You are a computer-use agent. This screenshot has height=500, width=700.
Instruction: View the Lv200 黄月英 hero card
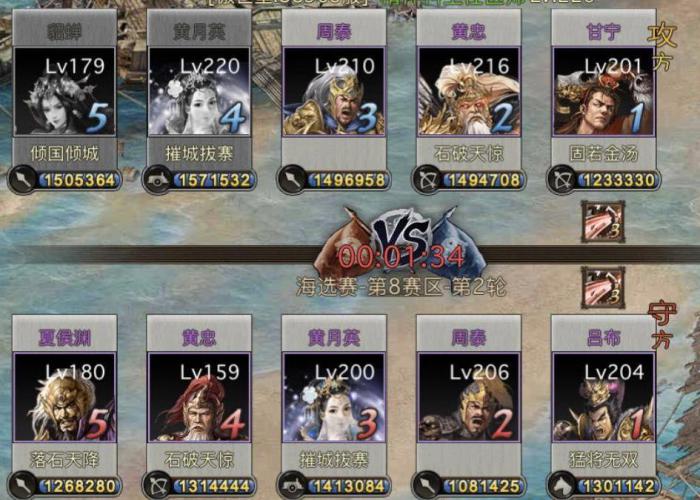[334, 397]
